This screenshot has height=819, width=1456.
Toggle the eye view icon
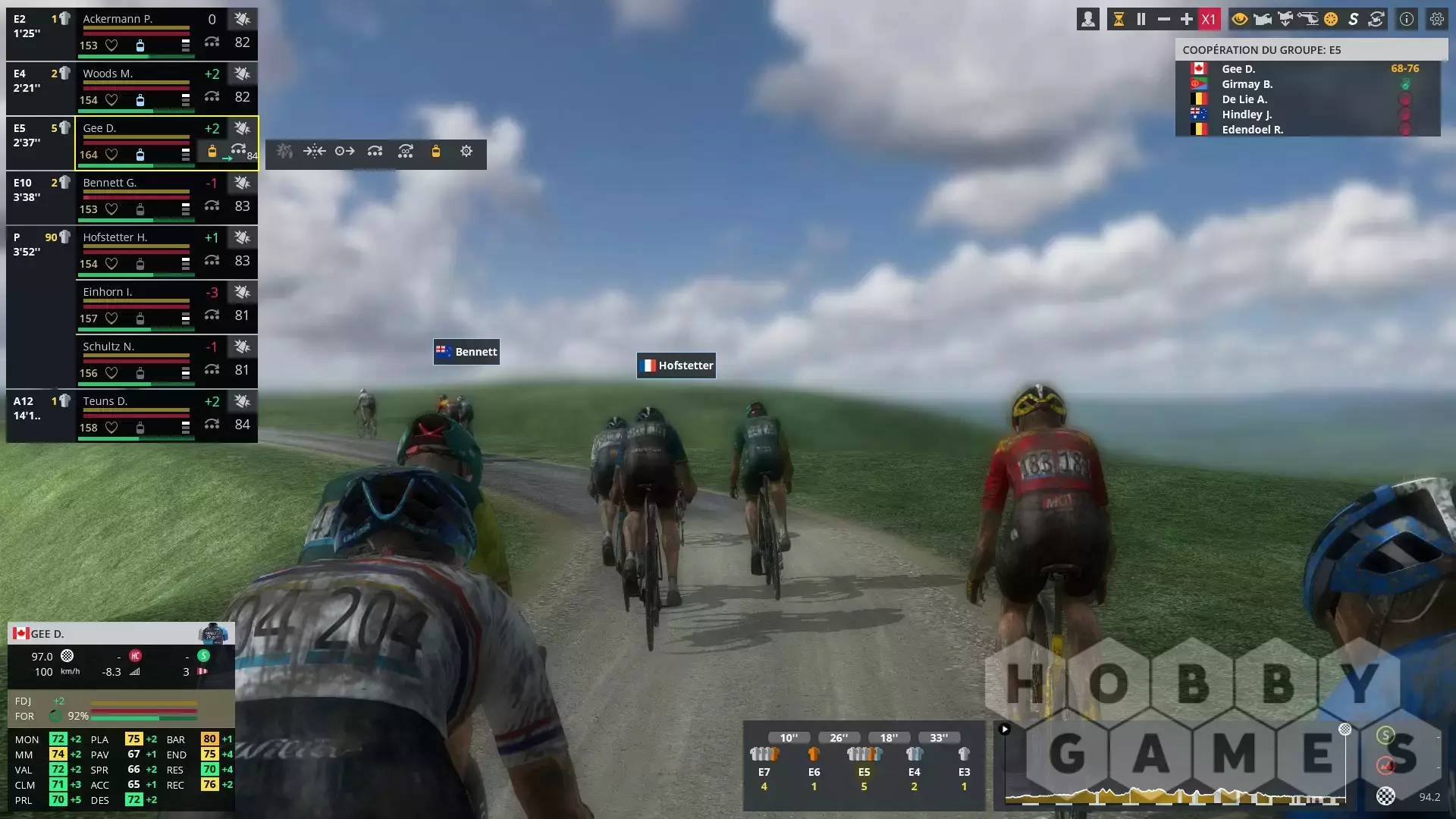click(x=1239, y=20)
